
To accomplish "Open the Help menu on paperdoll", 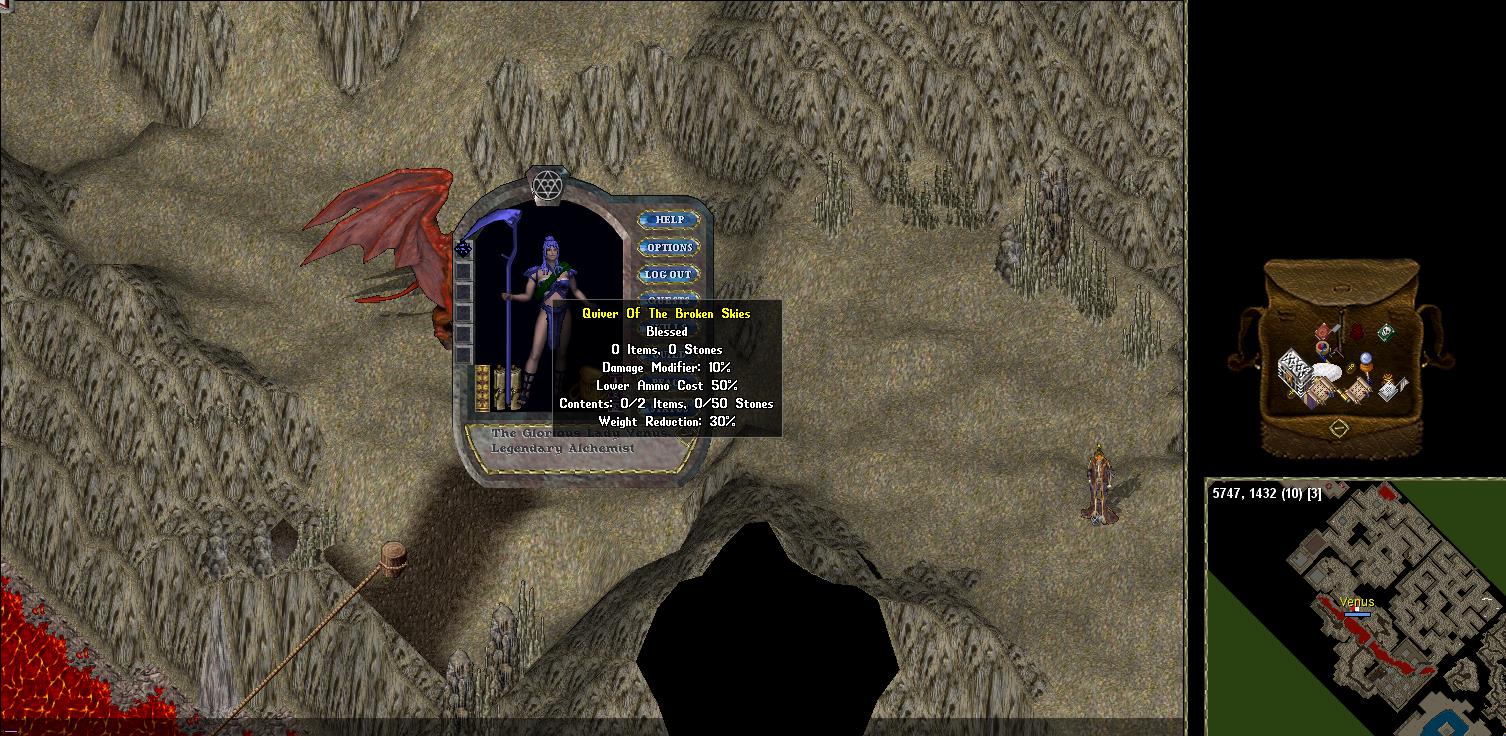I will click(669, 220).
